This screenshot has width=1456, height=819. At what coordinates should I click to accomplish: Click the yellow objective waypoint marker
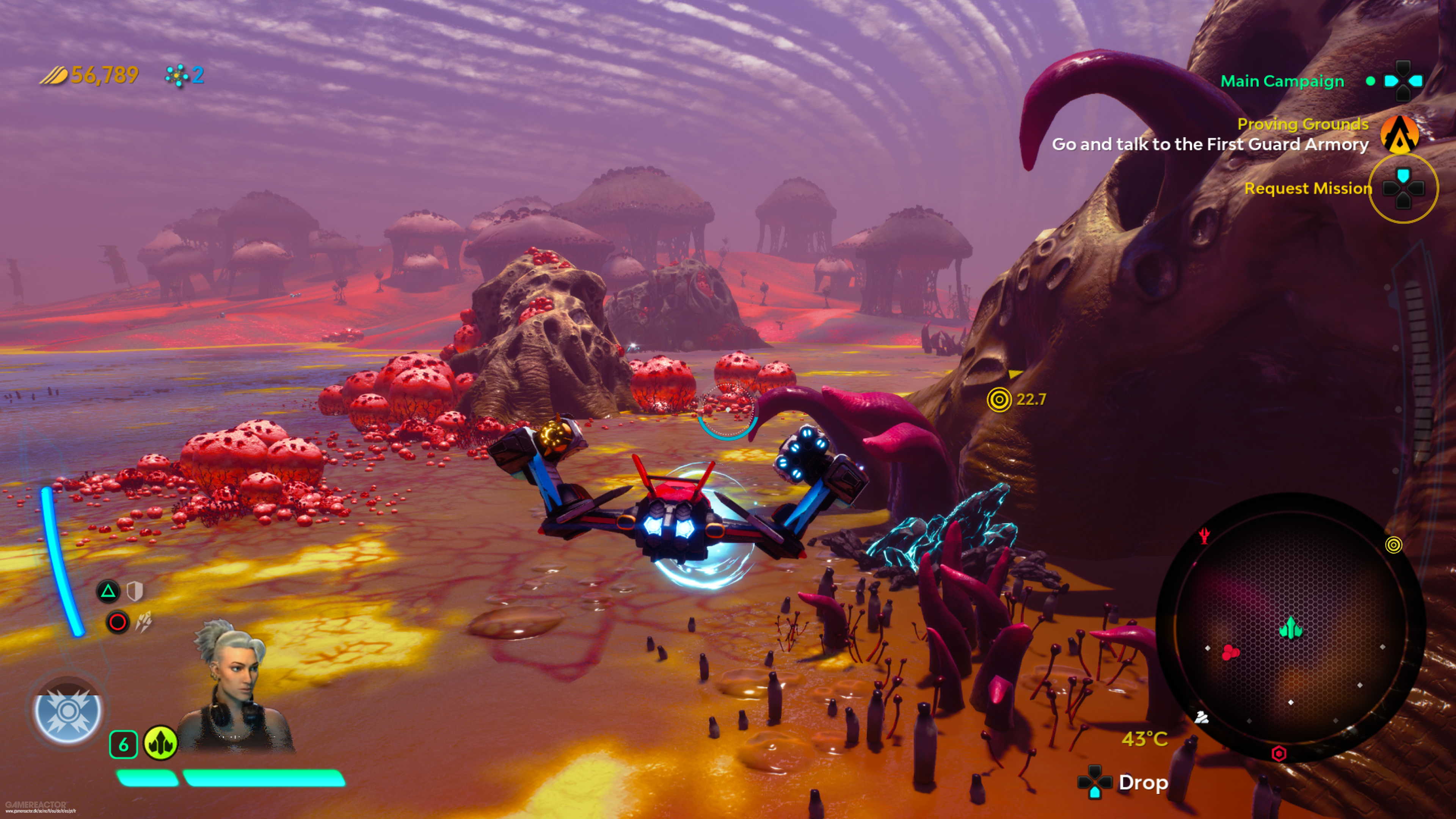pos(999,400)
